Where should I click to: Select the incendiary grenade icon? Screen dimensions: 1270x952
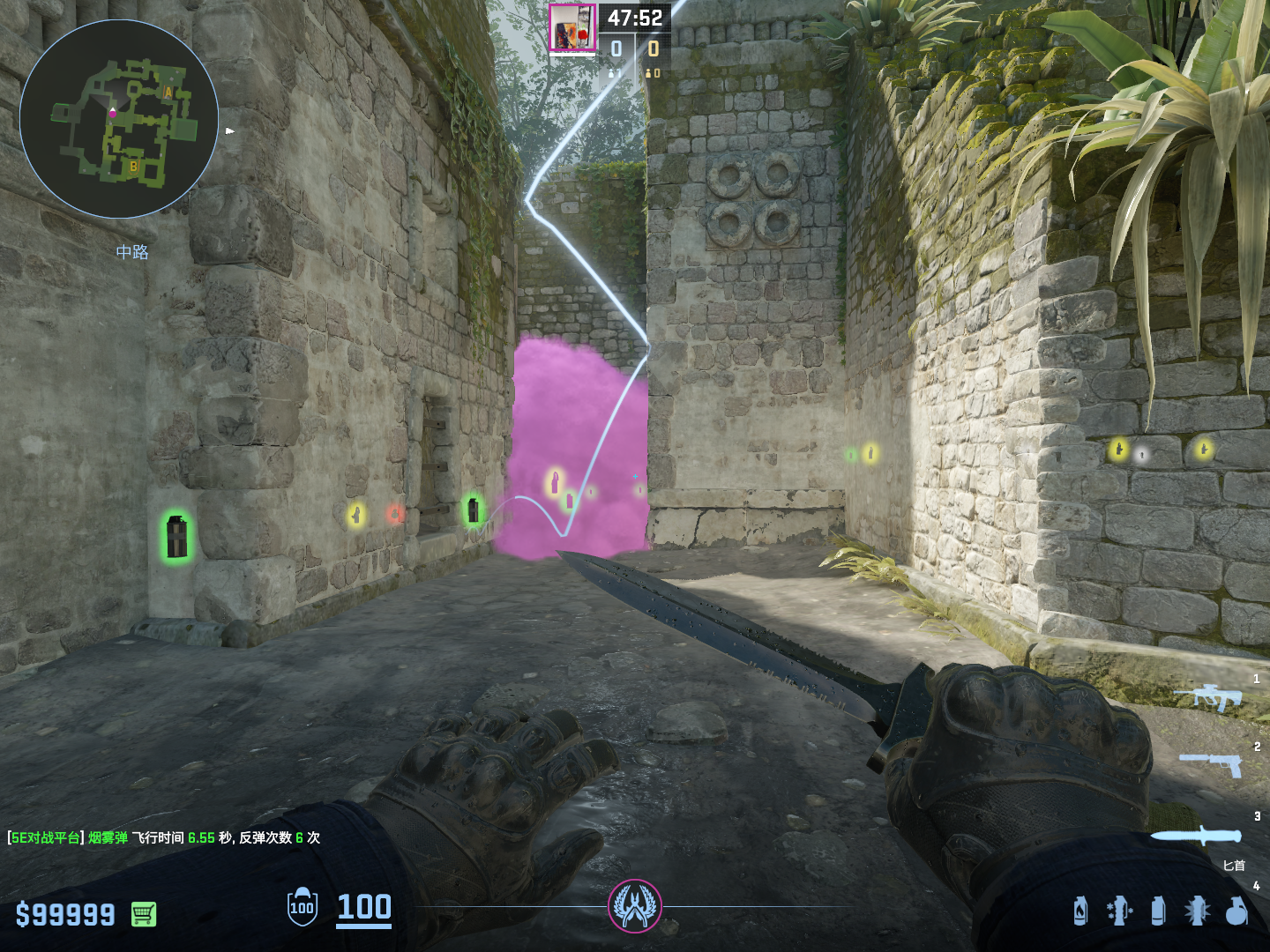click(1080, 911)
